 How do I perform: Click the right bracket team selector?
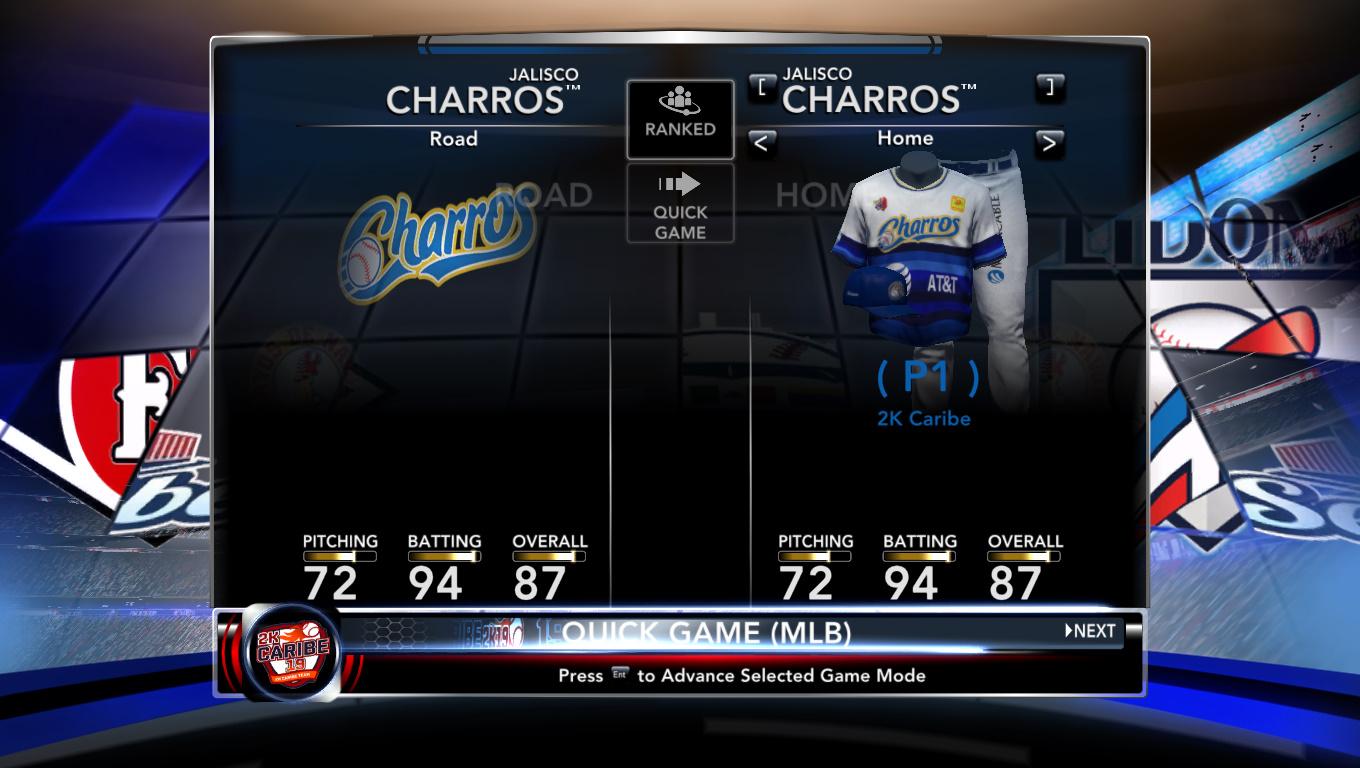[x=1048, y=86]
